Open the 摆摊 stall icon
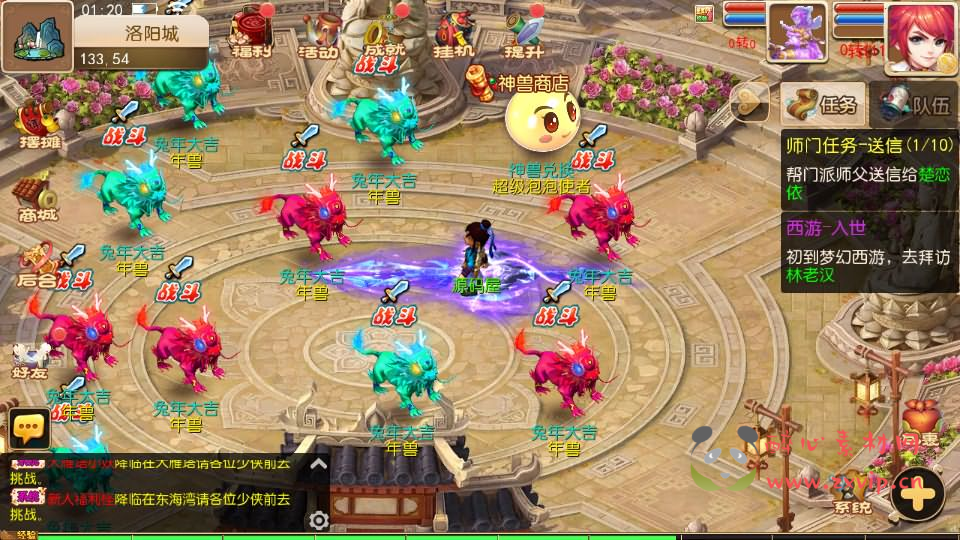This screenshot has height=540, width=960. (x=39, y=125)
